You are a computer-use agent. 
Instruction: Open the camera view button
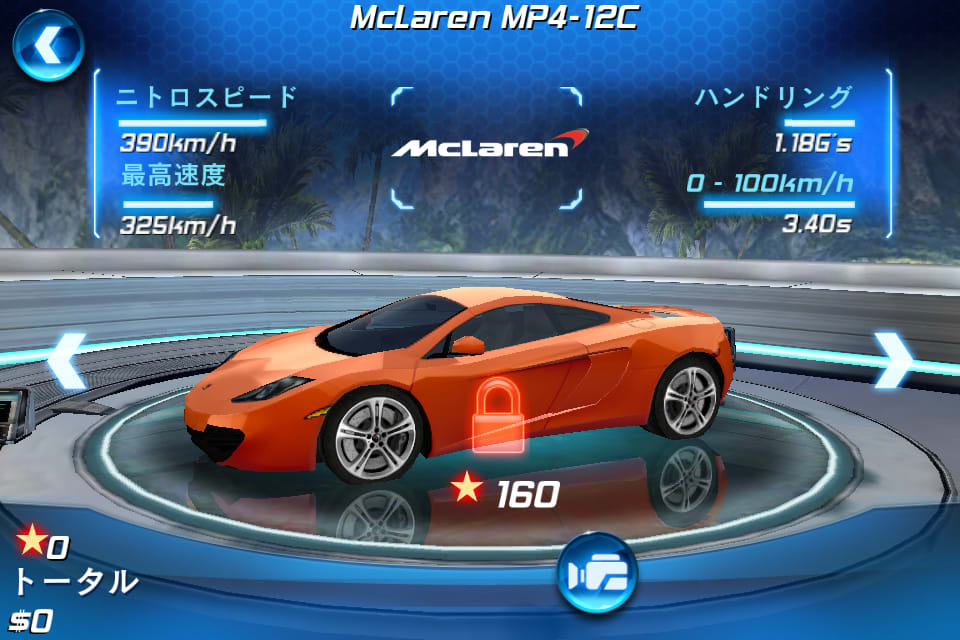click(x=596, y=573)
